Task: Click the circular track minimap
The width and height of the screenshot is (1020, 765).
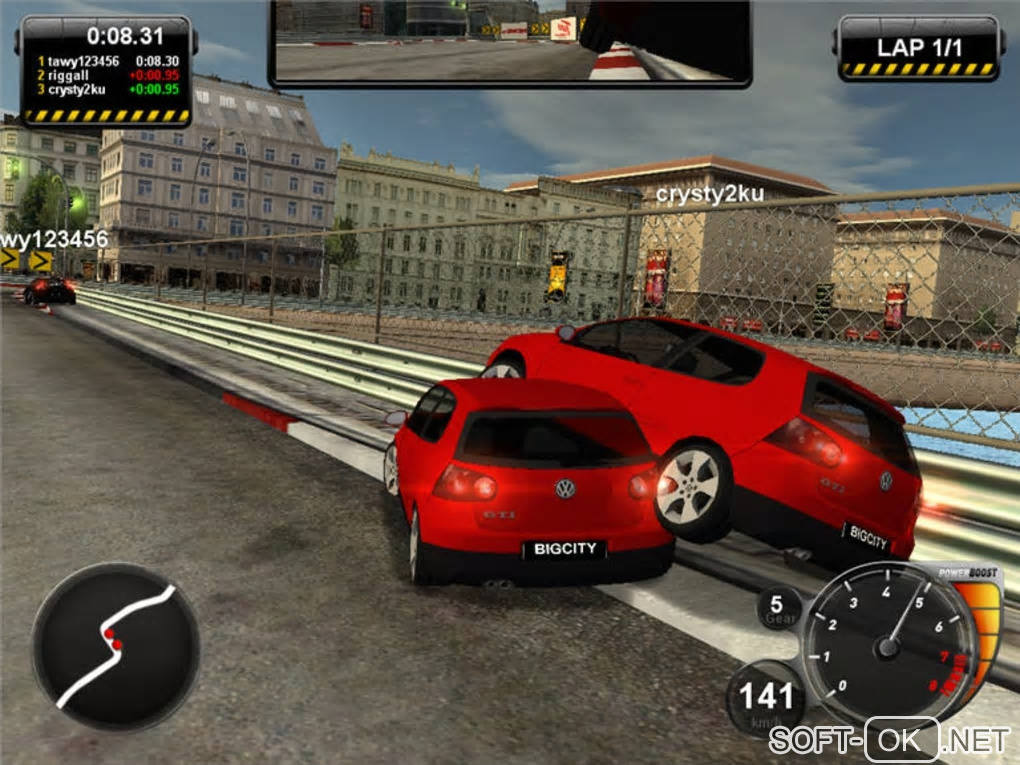Action: pyautogui.click(x=115, y=645)
